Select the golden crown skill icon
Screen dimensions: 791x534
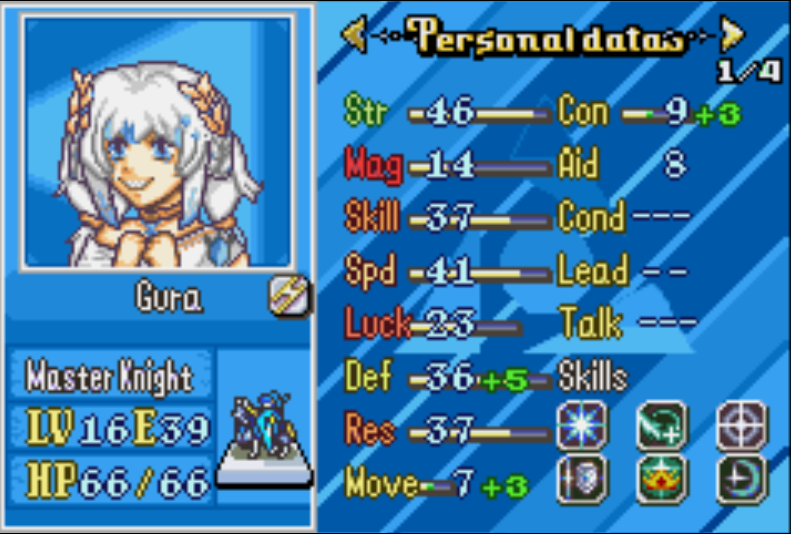coord(661,479)
